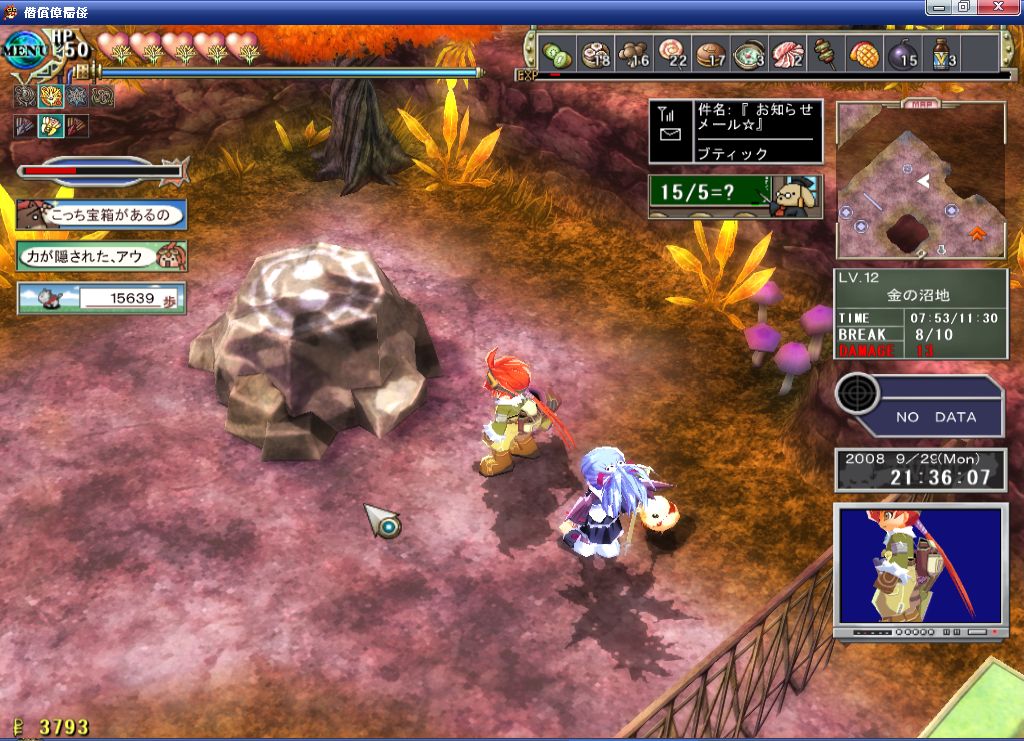Activate the blue snowflake skill icon
The width and height of the screenshot is (1024, 741).
[76, 97]
